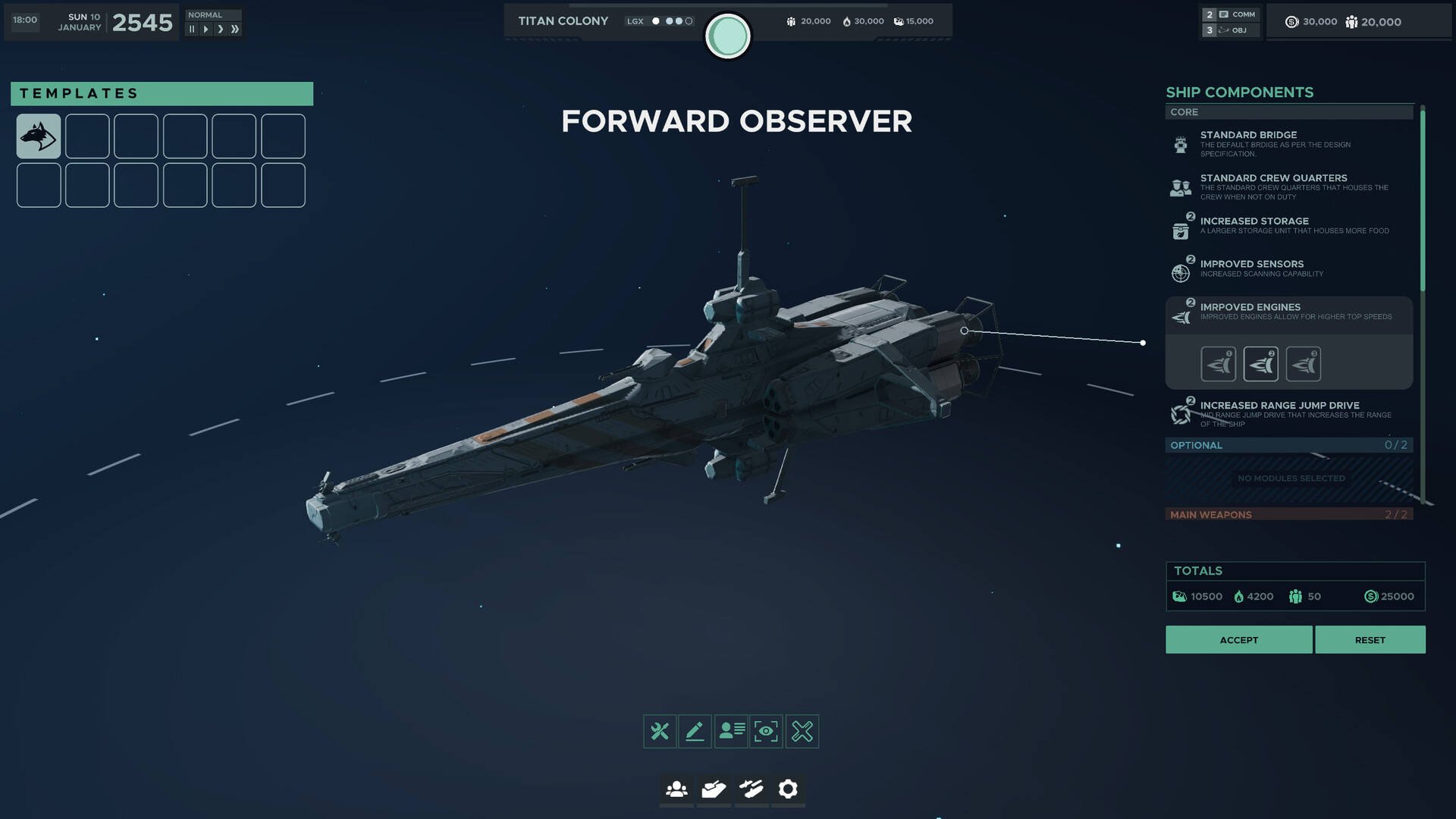Expand the Optional modules section

click(x=1289, y=445)
